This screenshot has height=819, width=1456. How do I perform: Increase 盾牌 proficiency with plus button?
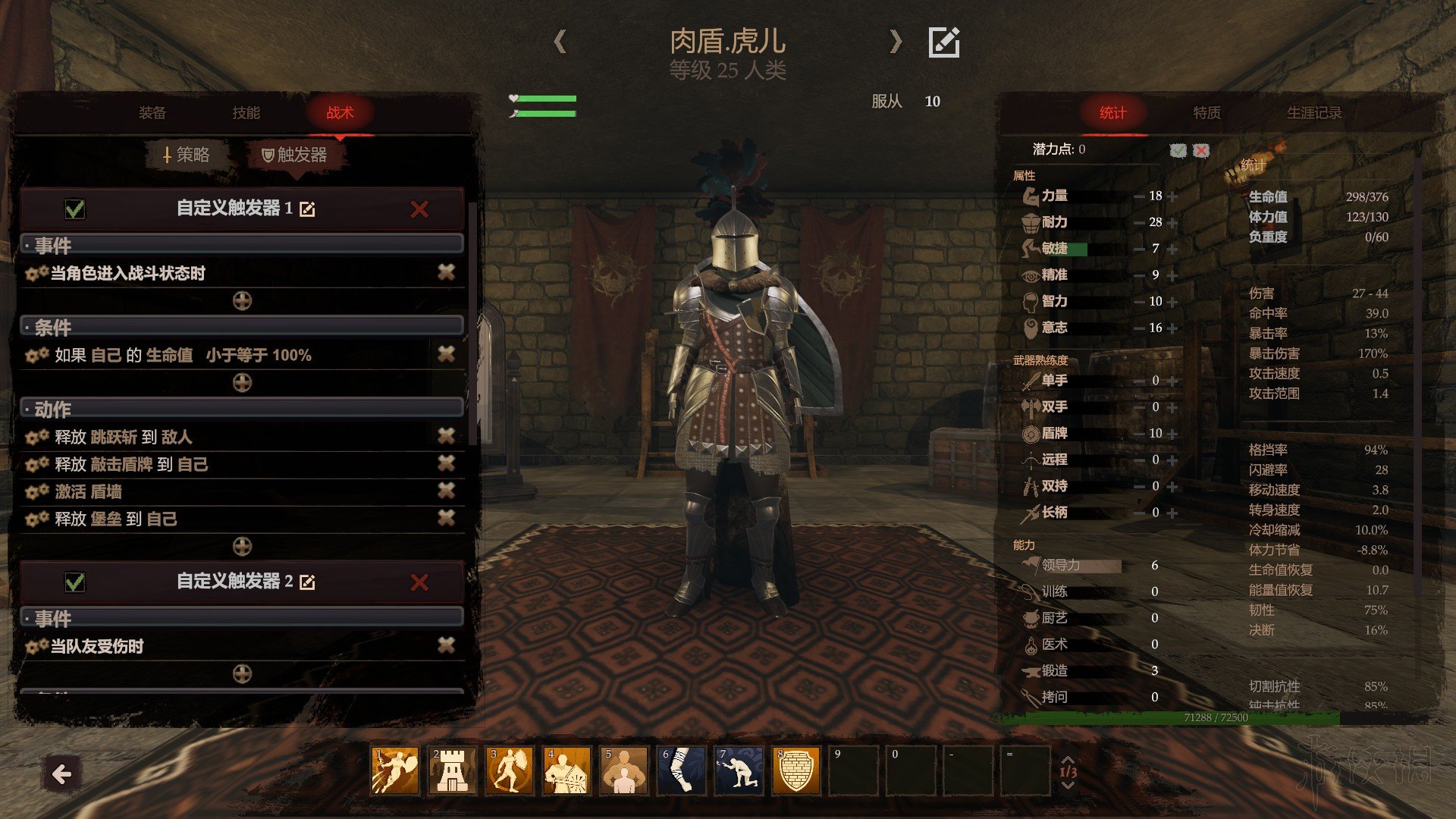click(1173, 434)
